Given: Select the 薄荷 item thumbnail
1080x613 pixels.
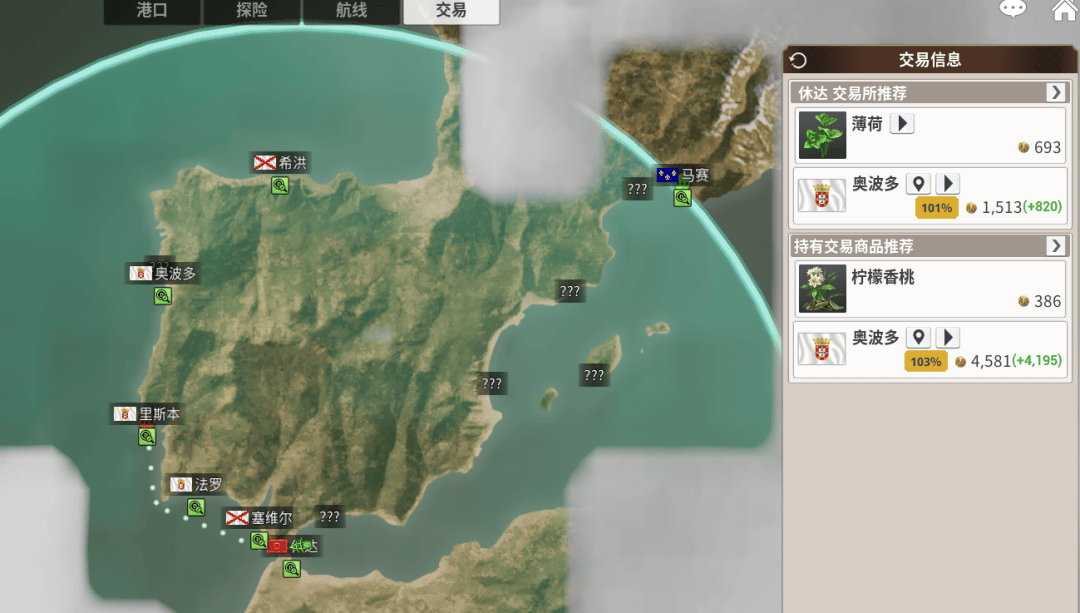Looking at the screenshot, I should 822,135.
